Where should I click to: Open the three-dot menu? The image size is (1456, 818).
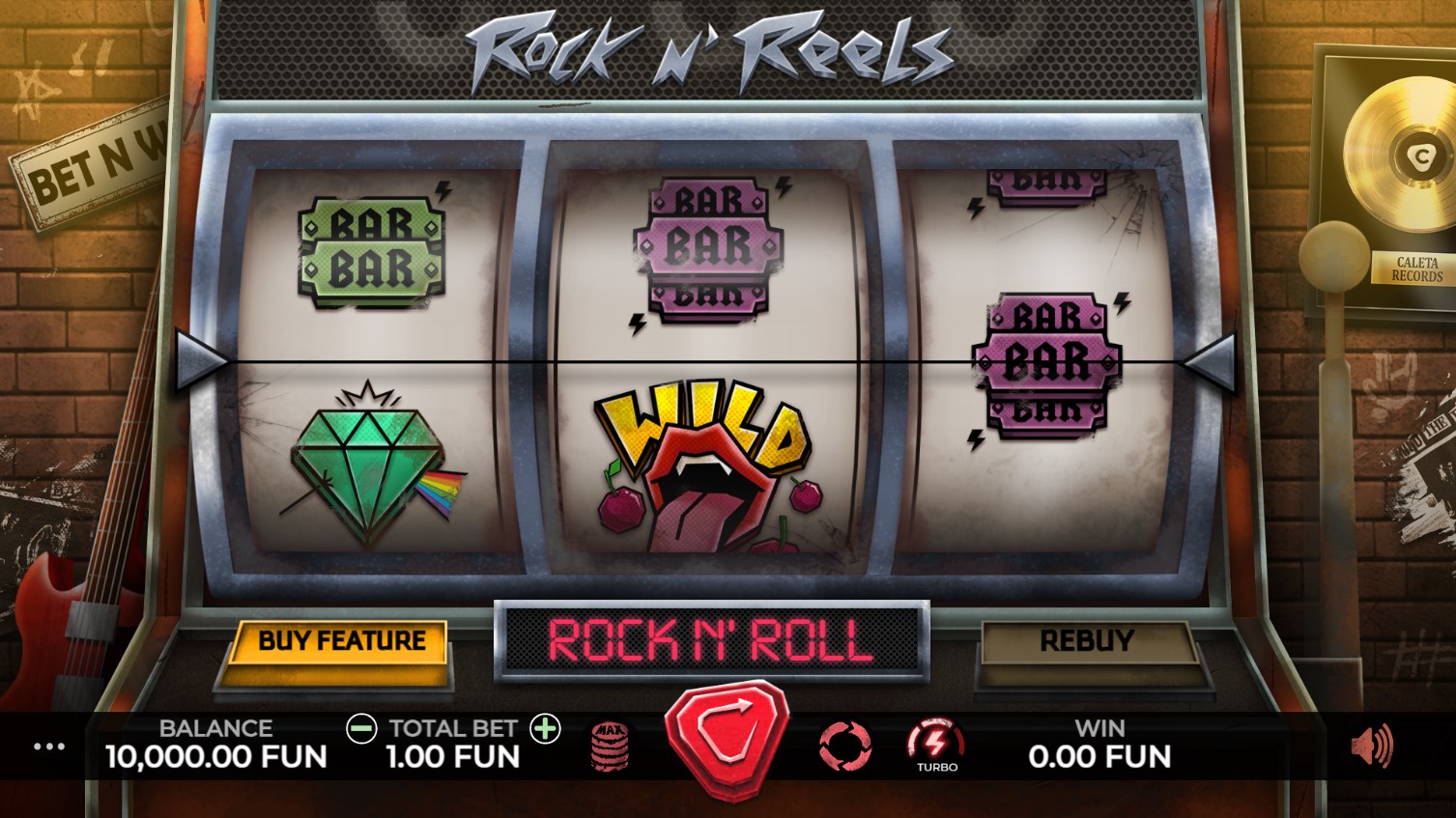(x=49, y=747)
